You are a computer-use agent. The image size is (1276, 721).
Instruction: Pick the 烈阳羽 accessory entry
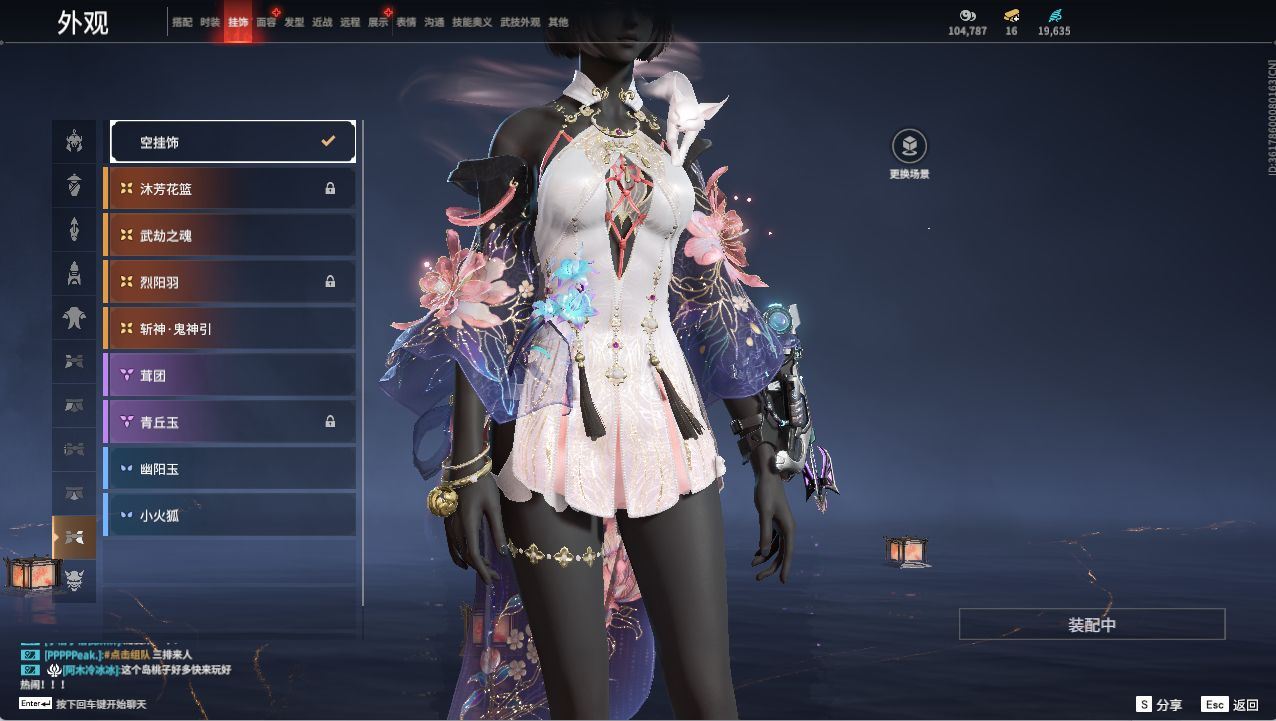click(x=230, y=282)
